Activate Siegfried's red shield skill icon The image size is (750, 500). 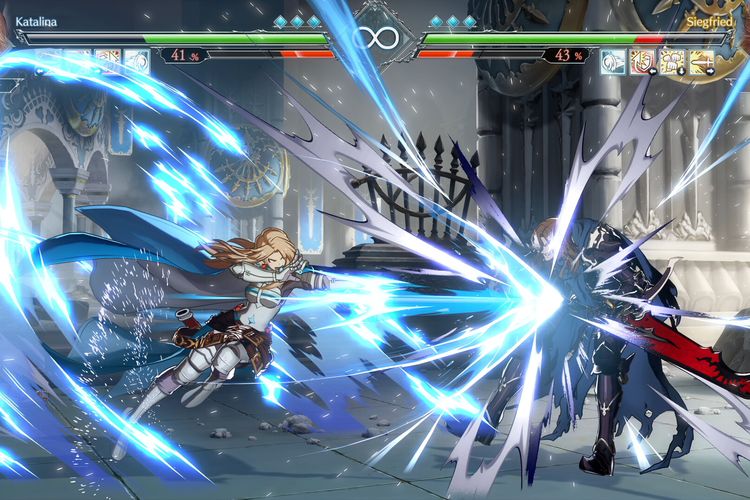[x=643, y=62]
